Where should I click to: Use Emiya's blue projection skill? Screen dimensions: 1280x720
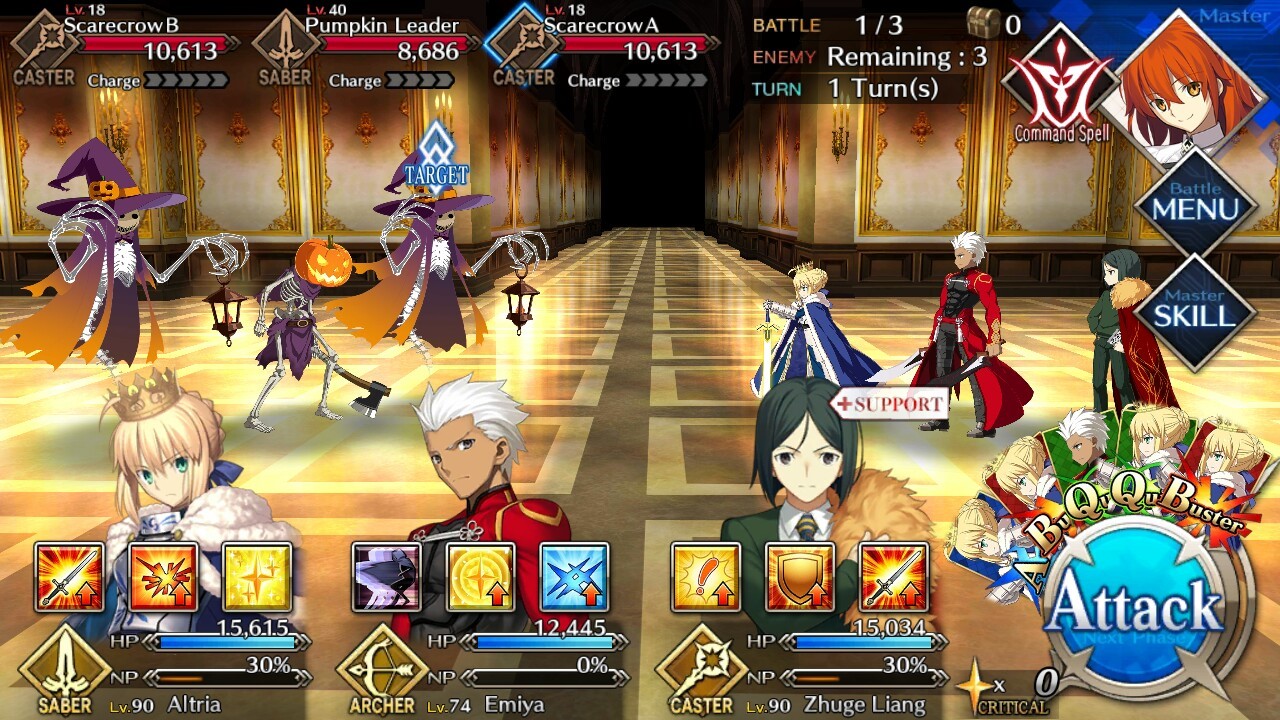coord(574,577)
